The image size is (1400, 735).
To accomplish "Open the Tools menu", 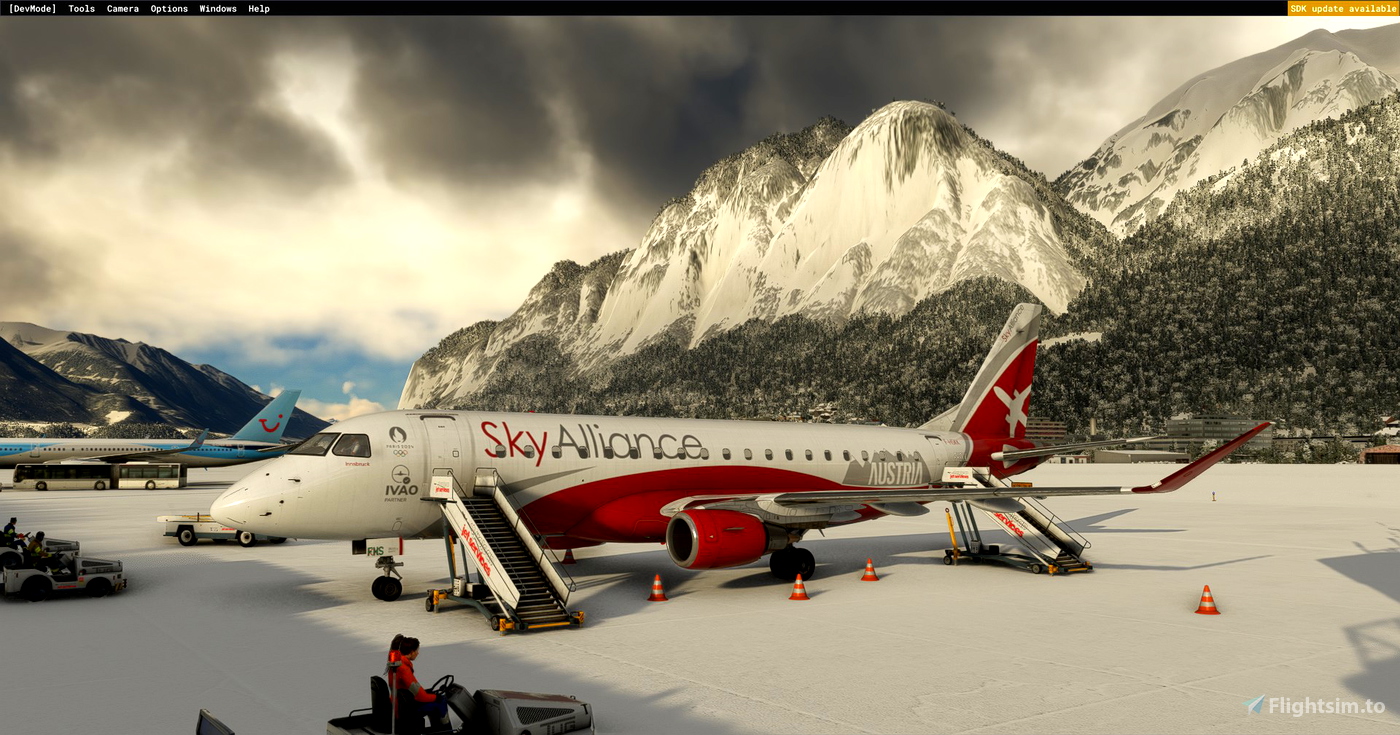I will click(x=80, y=8).
